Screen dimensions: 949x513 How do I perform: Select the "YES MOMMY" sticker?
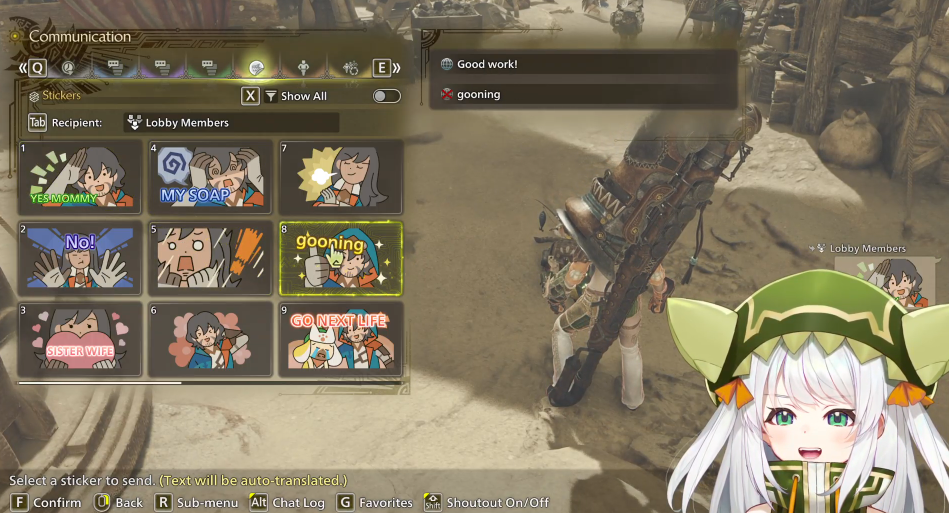coord(80,176)
